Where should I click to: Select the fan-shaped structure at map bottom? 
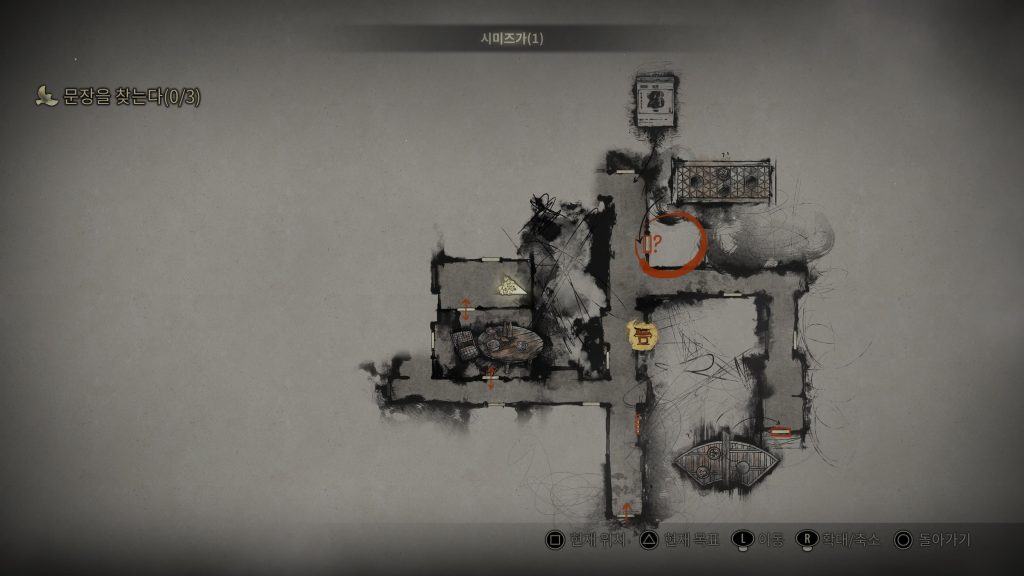pos(727,459)
